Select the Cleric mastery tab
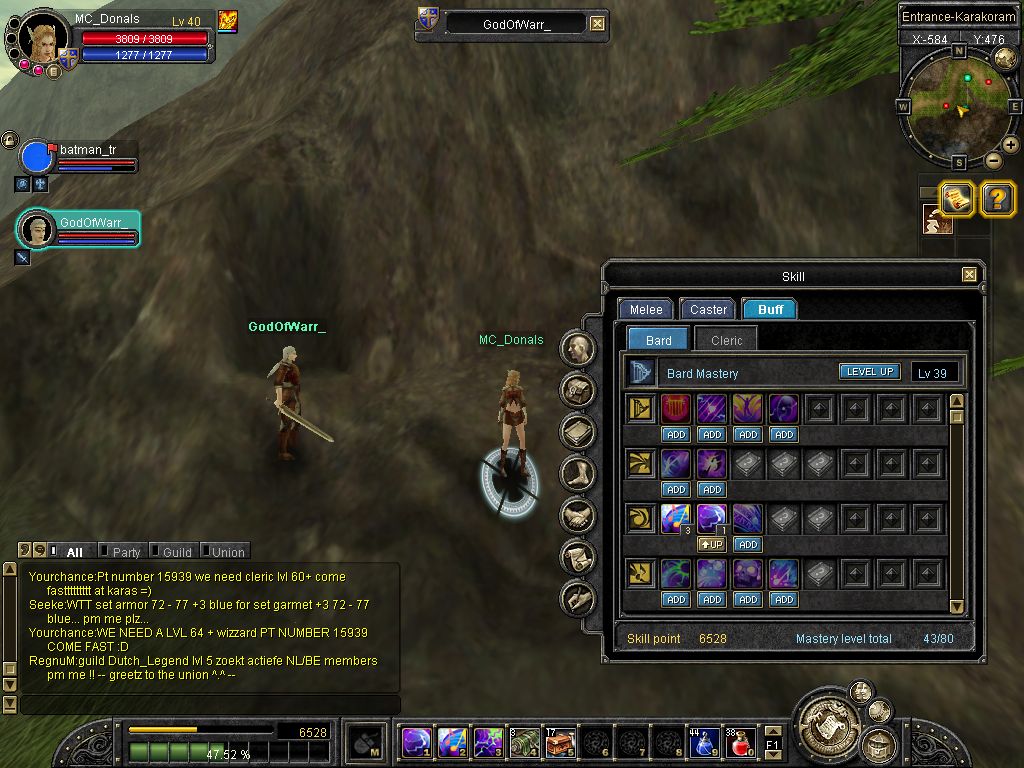The width and height of the screenshot is (1024, 768). coord(726,340)
